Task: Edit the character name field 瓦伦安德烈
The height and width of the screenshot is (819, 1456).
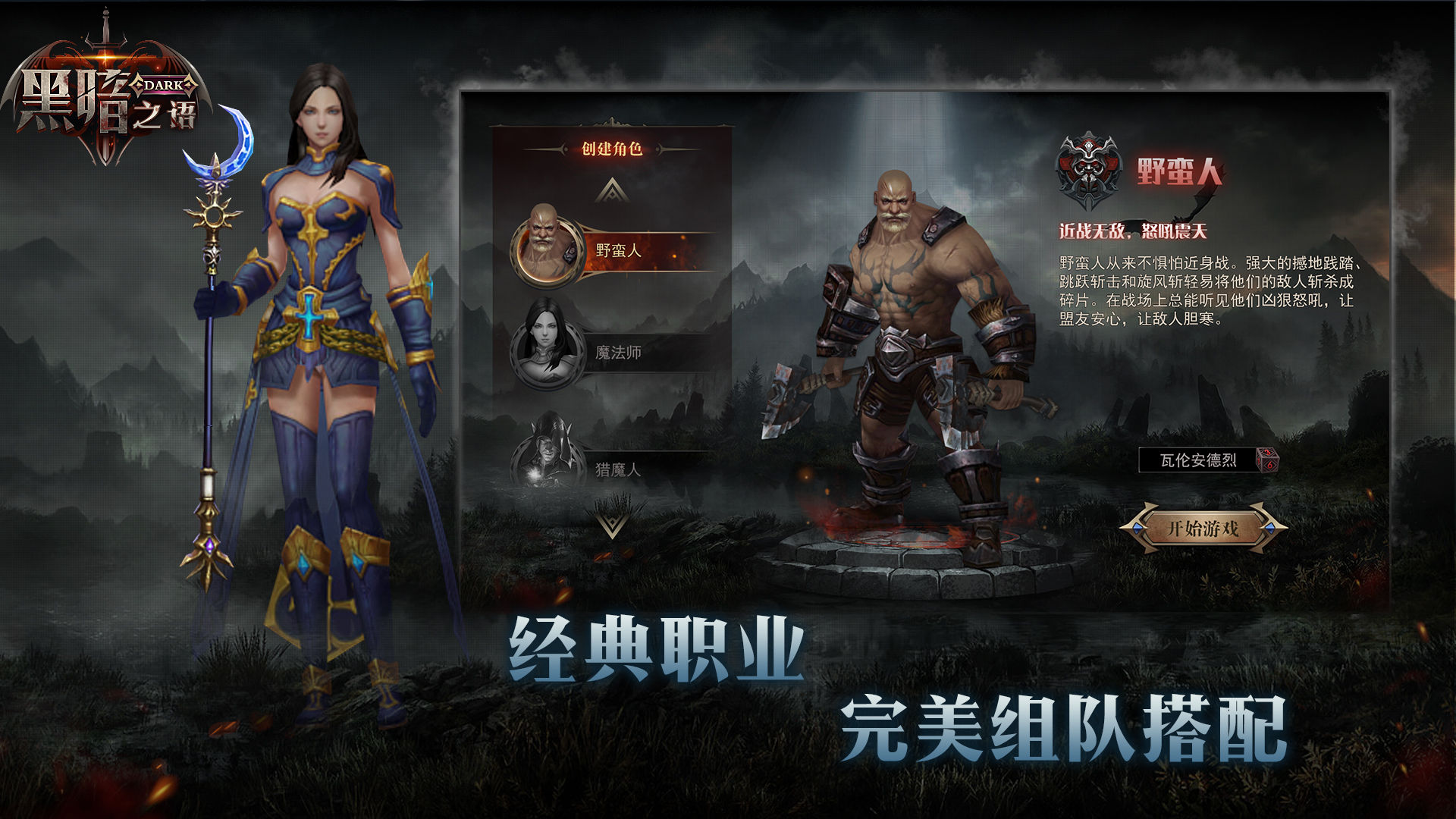Action: (1197, 460)
